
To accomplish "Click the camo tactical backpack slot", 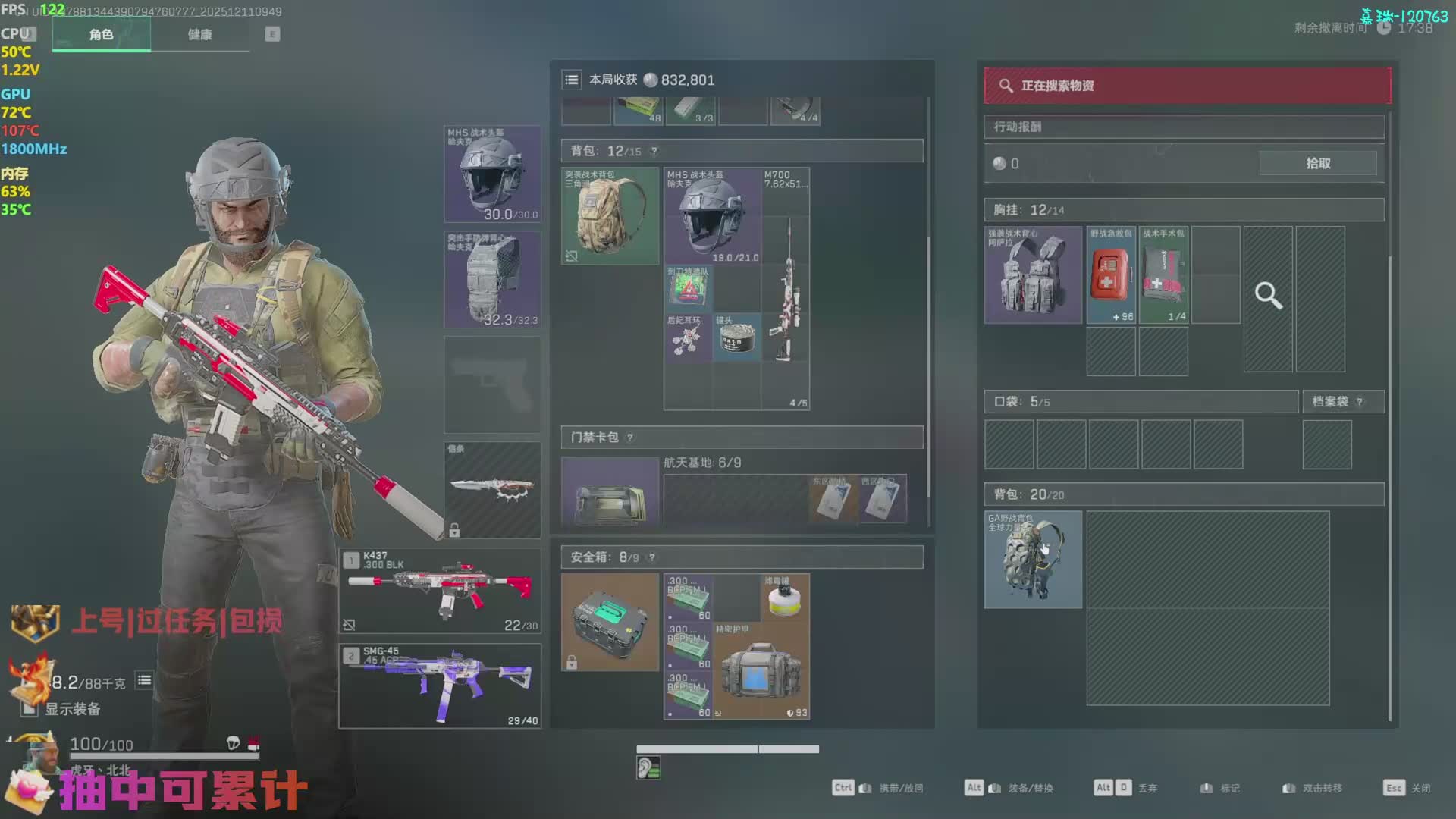I will tap(610, 216).
